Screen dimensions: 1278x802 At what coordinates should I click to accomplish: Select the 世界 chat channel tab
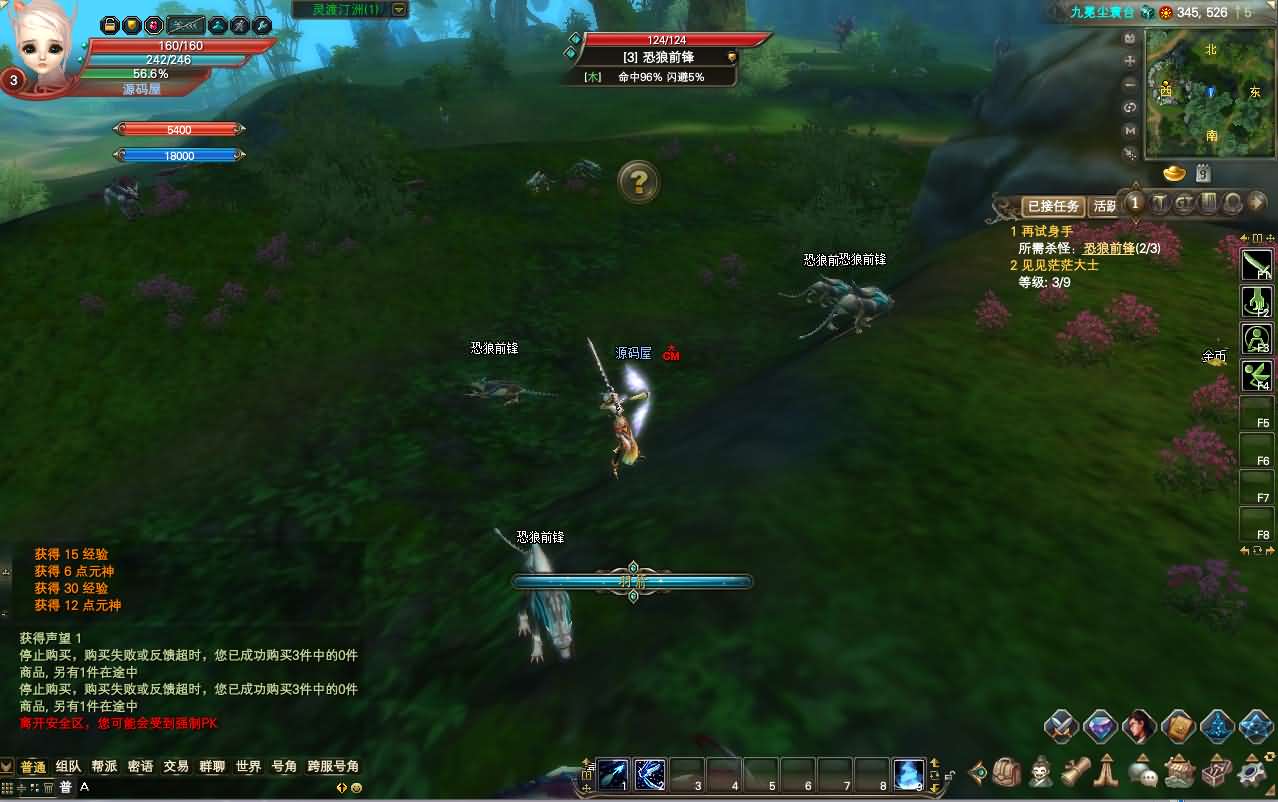248,767
